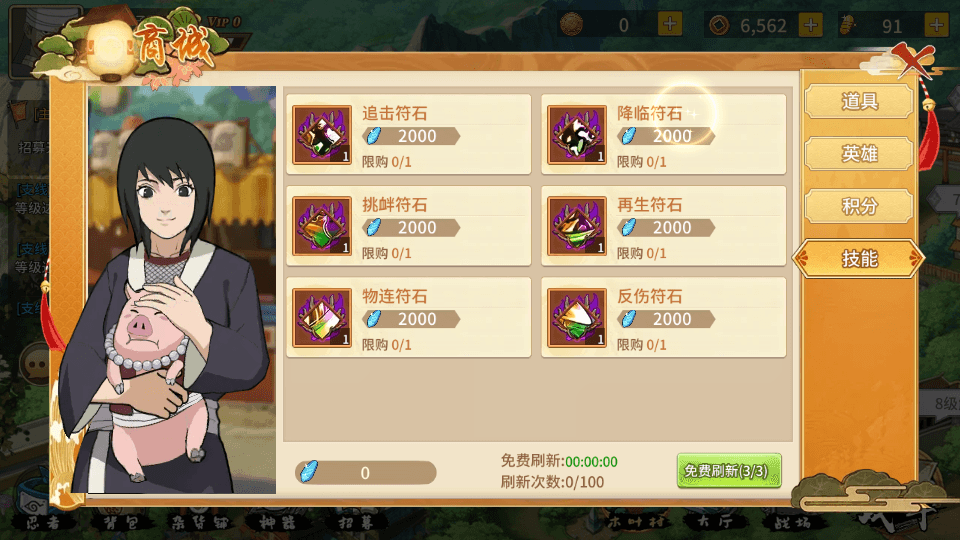Screen dimensions: 960x540
Task: Purchase the 降临符石 rune stone
Action: click(663, 134)
